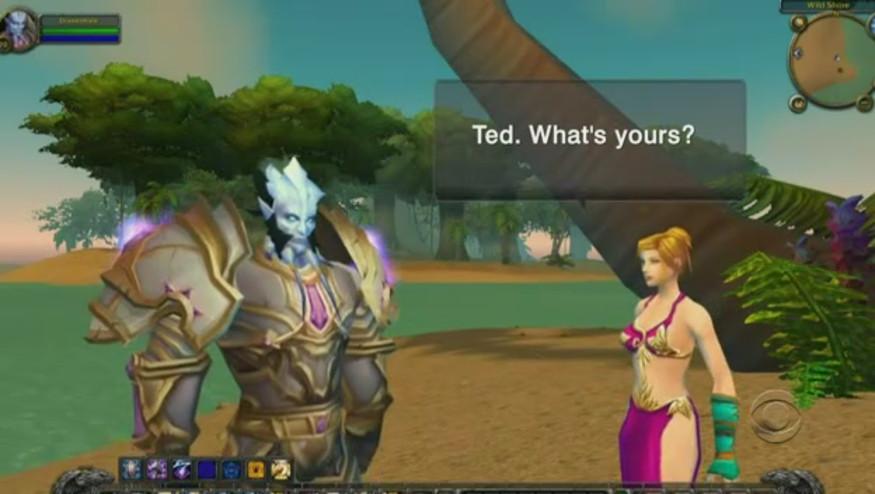The height and width of the screenshot is (494, 875).
Task: Click the minimap zoom-out minus button
Action: point(865,102)
